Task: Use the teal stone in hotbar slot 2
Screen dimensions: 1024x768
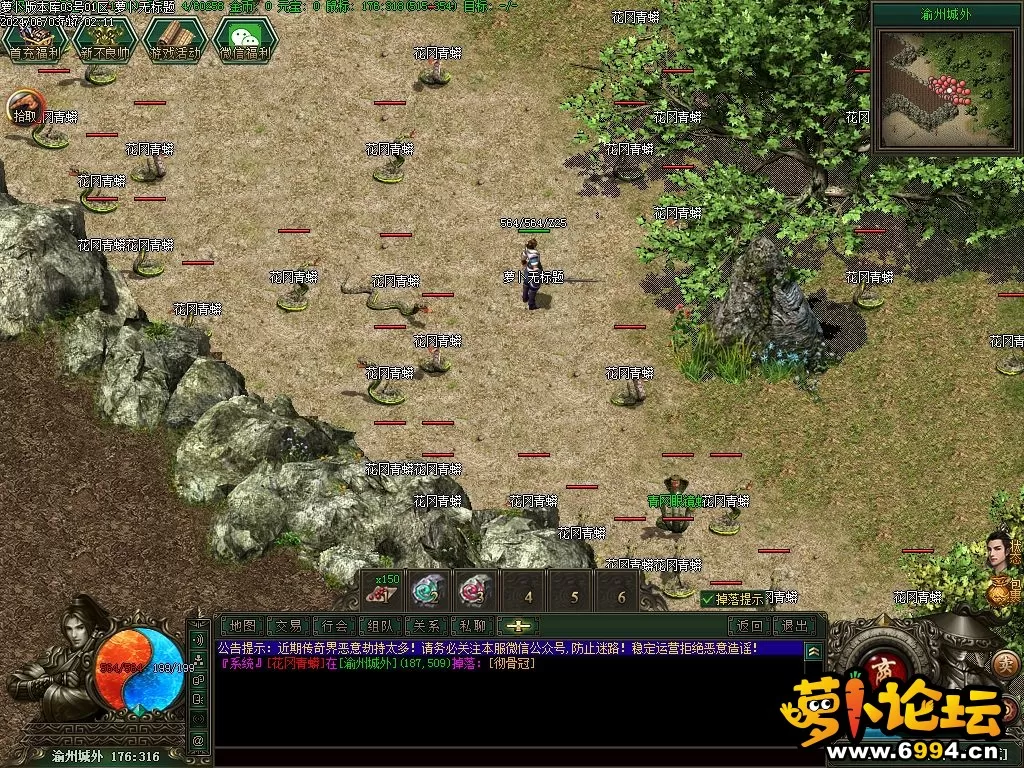Action: [x=430, y=590]
